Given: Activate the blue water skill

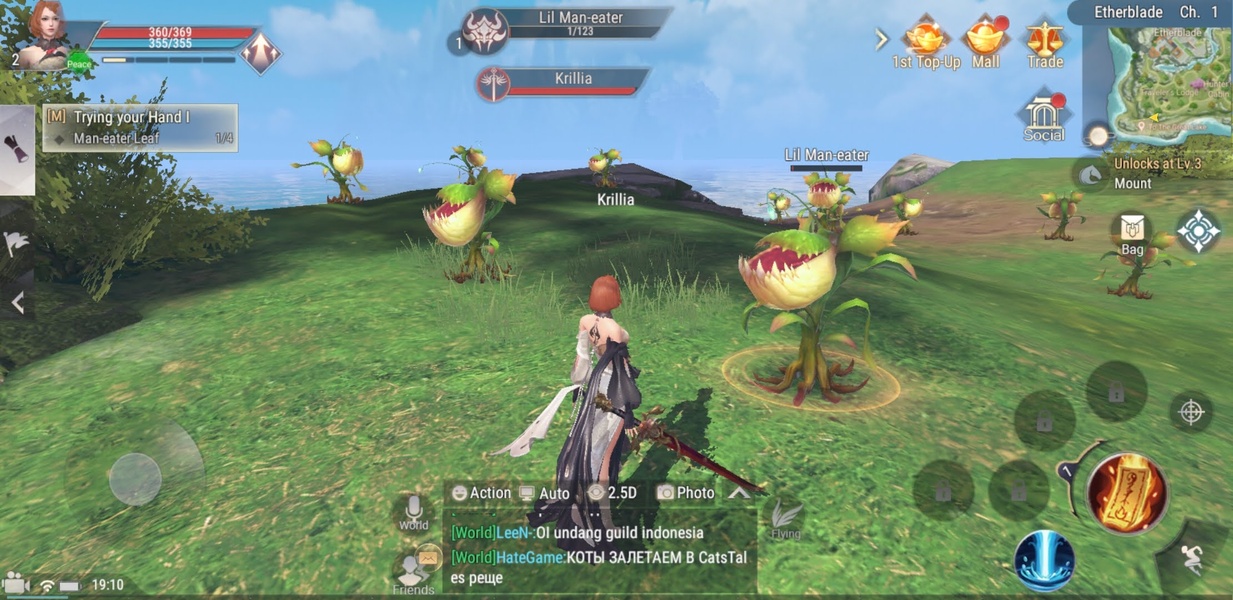Looking at the screenshot, I should coord(1044,560).
